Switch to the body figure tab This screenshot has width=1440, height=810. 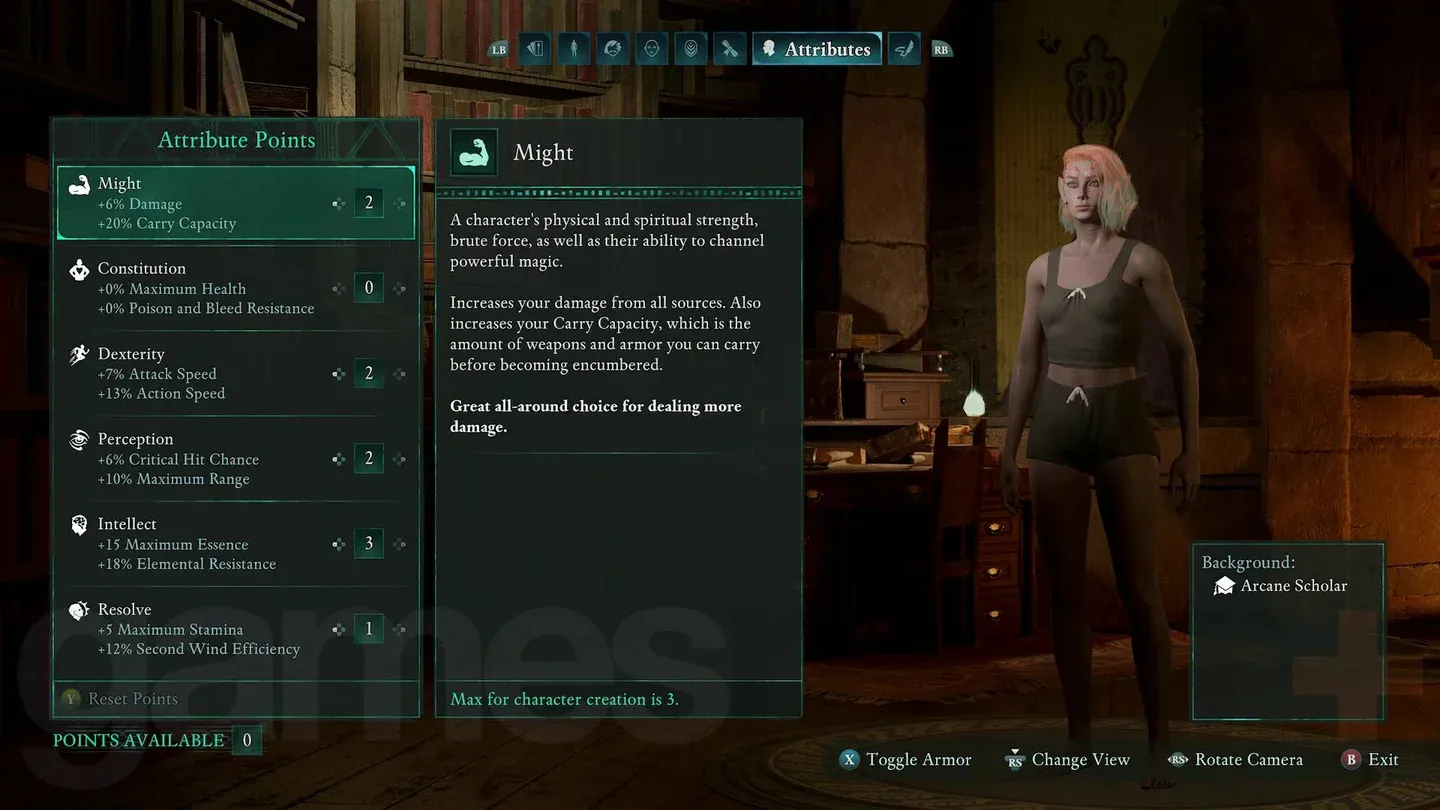(x=574, y=48)
